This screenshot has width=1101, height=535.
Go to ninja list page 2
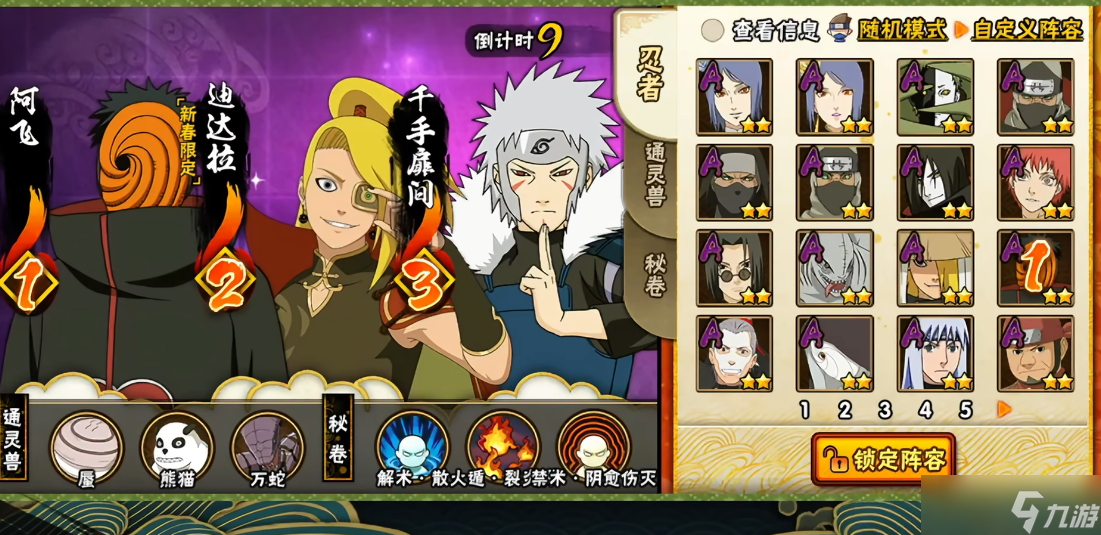(844, 409)
